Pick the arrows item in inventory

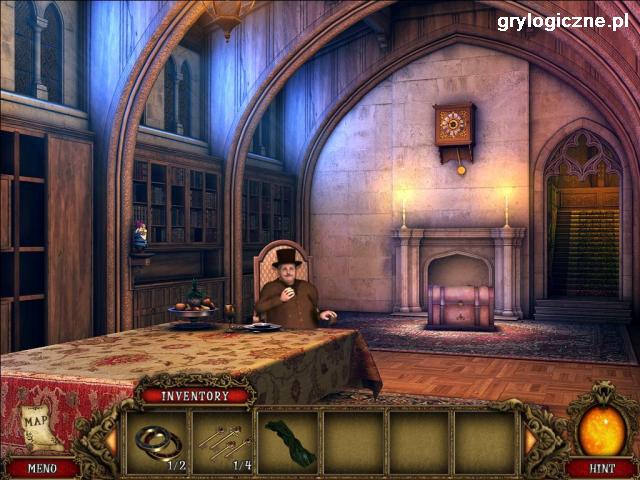[x=223, y=440]
